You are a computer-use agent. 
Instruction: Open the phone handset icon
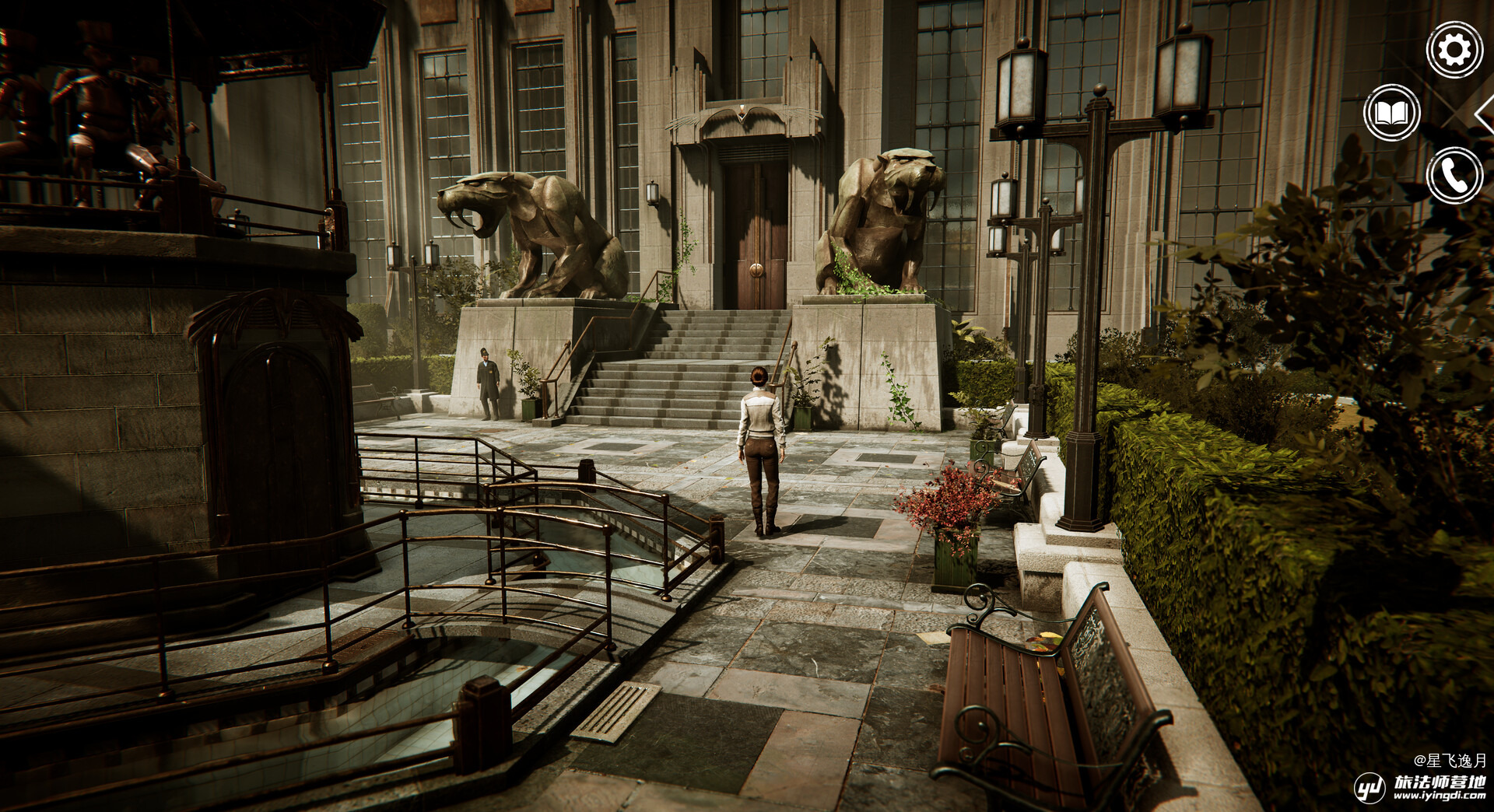click(1454, 176)
